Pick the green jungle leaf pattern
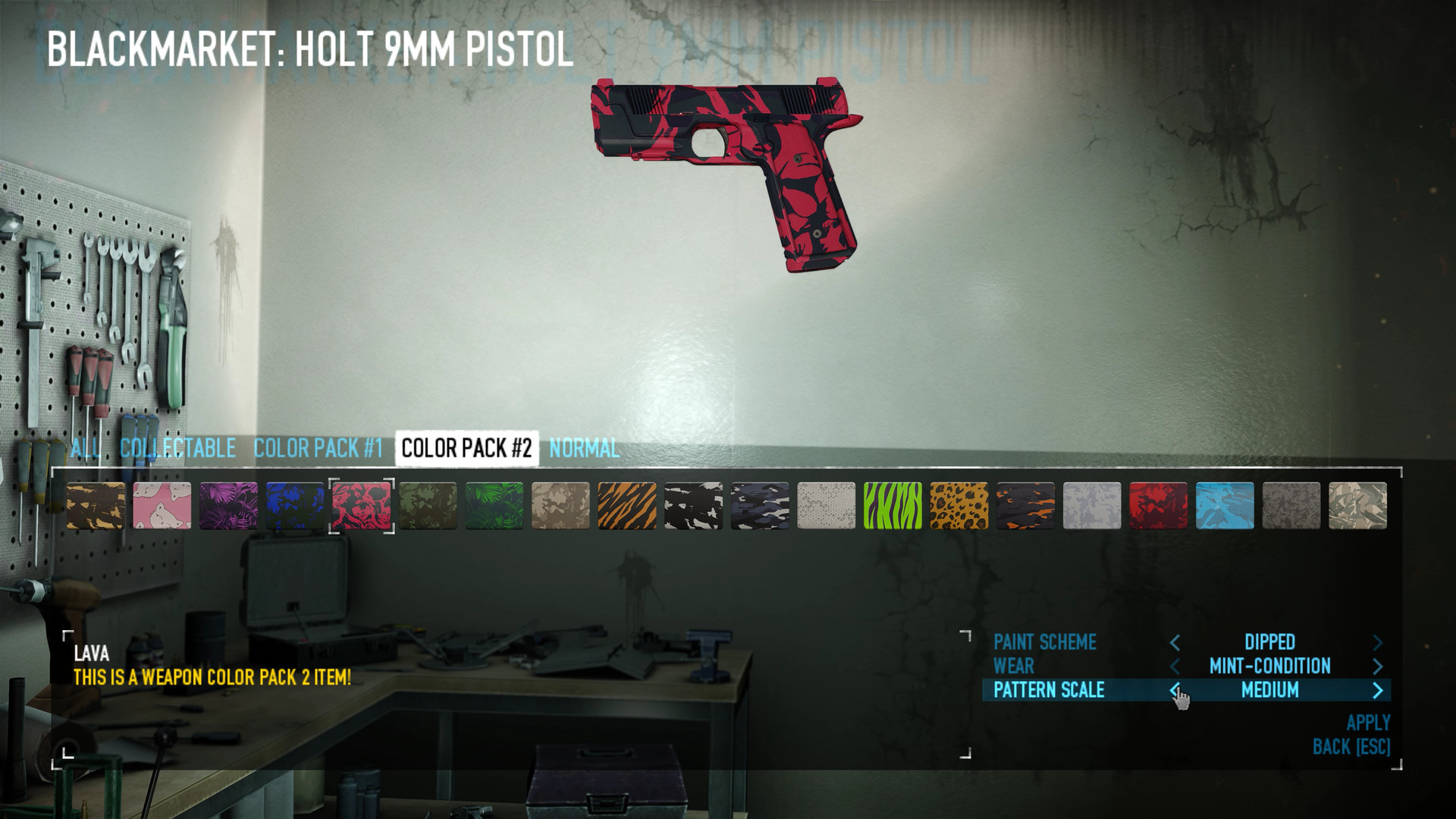Viewport: 1456px width, 819px height. pyautogui.click(x=494, y=506)
